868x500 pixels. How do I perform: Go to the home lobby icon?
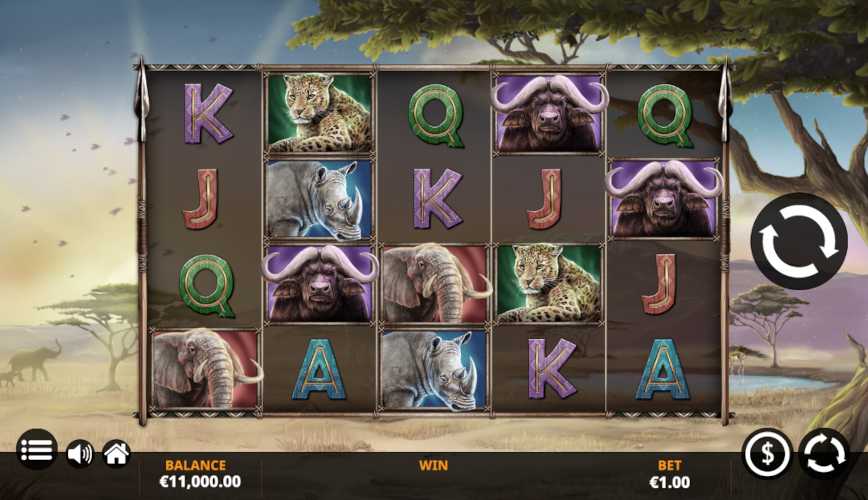pos(117,454)
